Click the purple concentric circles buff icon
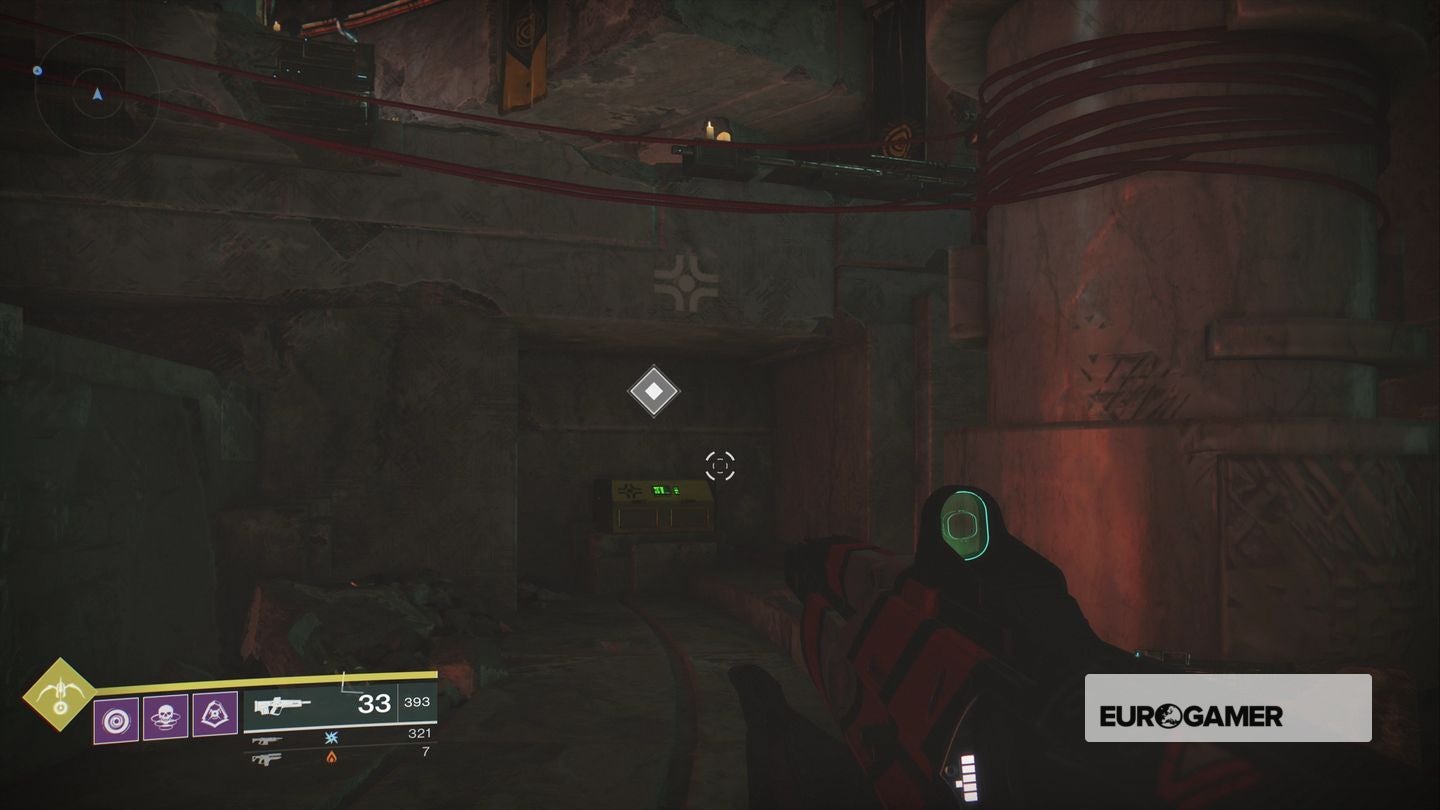The width and height of the screenshot is (1440, 810). click(117, 720)
